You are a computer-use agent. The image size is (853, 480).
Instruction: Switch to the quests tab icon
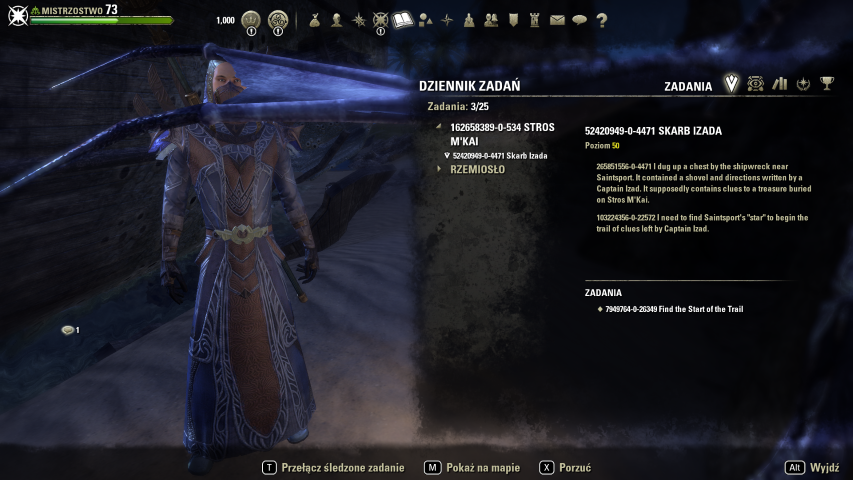coord(731,84)
